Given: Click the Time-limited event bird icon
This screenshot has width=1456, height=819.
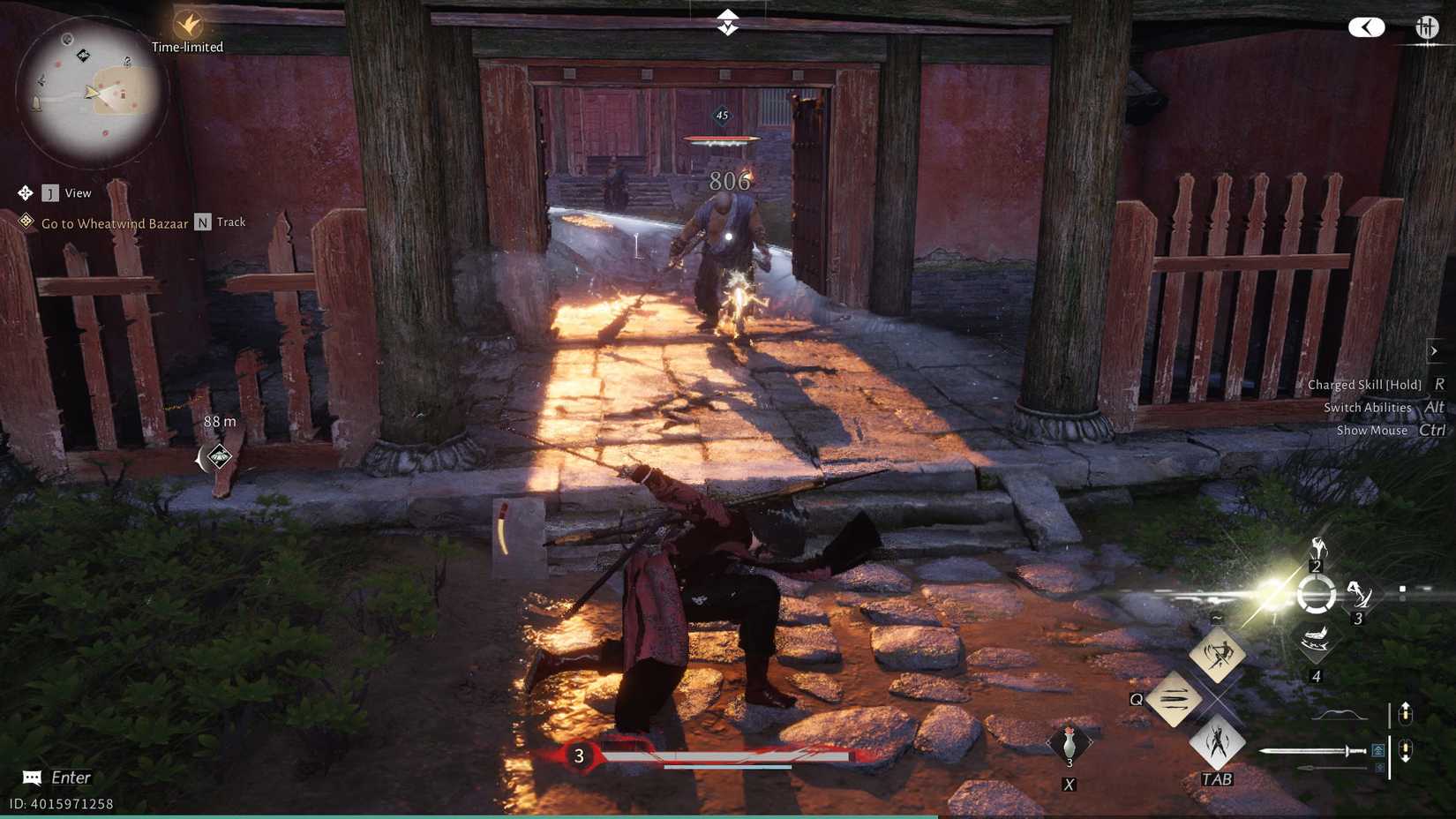Looking at the screenshot, I should [x=187, y=26].
